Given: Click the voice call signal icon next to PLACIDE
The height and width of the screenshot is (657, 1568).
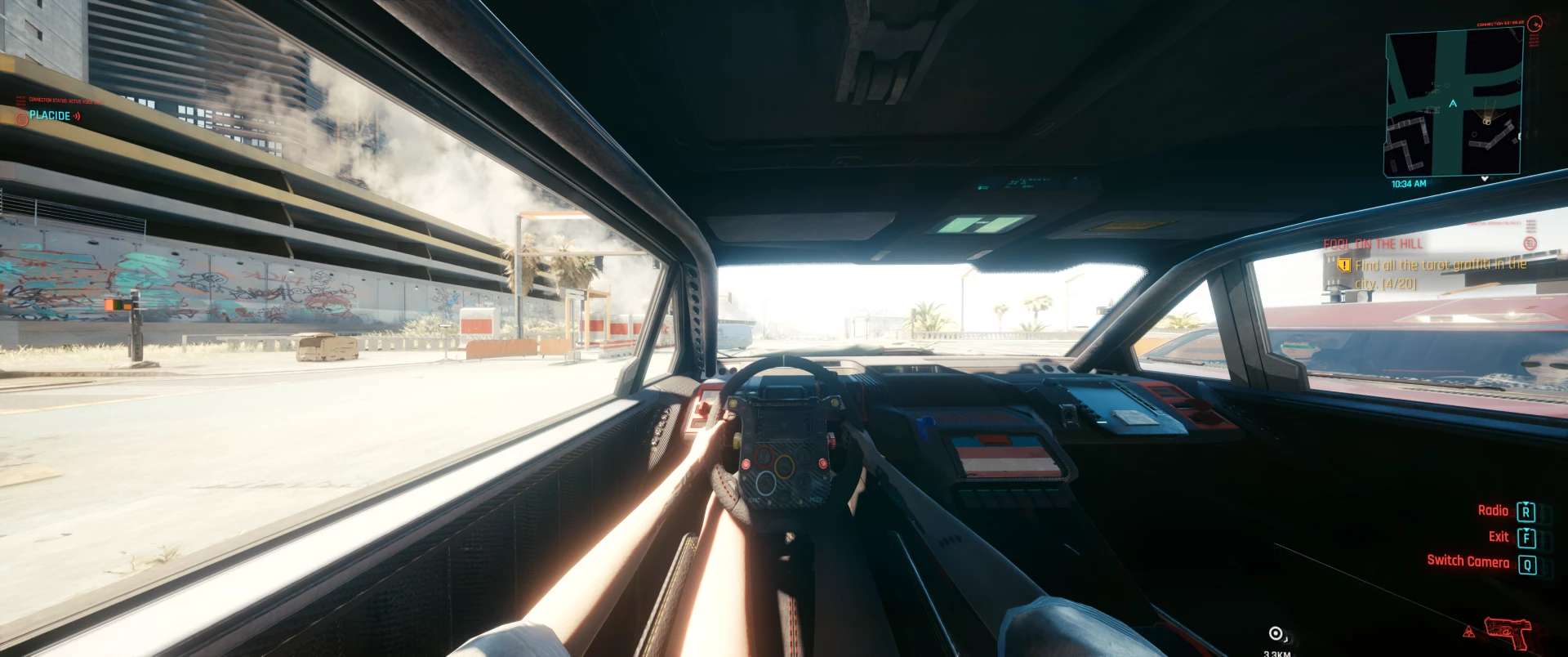Looking at the screenshot, I should [x=77, y=115].
